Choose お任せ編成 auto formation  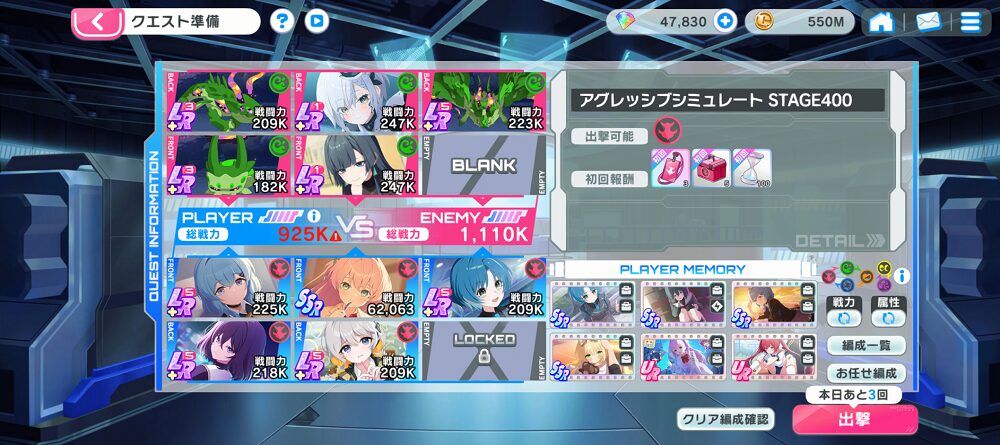coord(867,373)
